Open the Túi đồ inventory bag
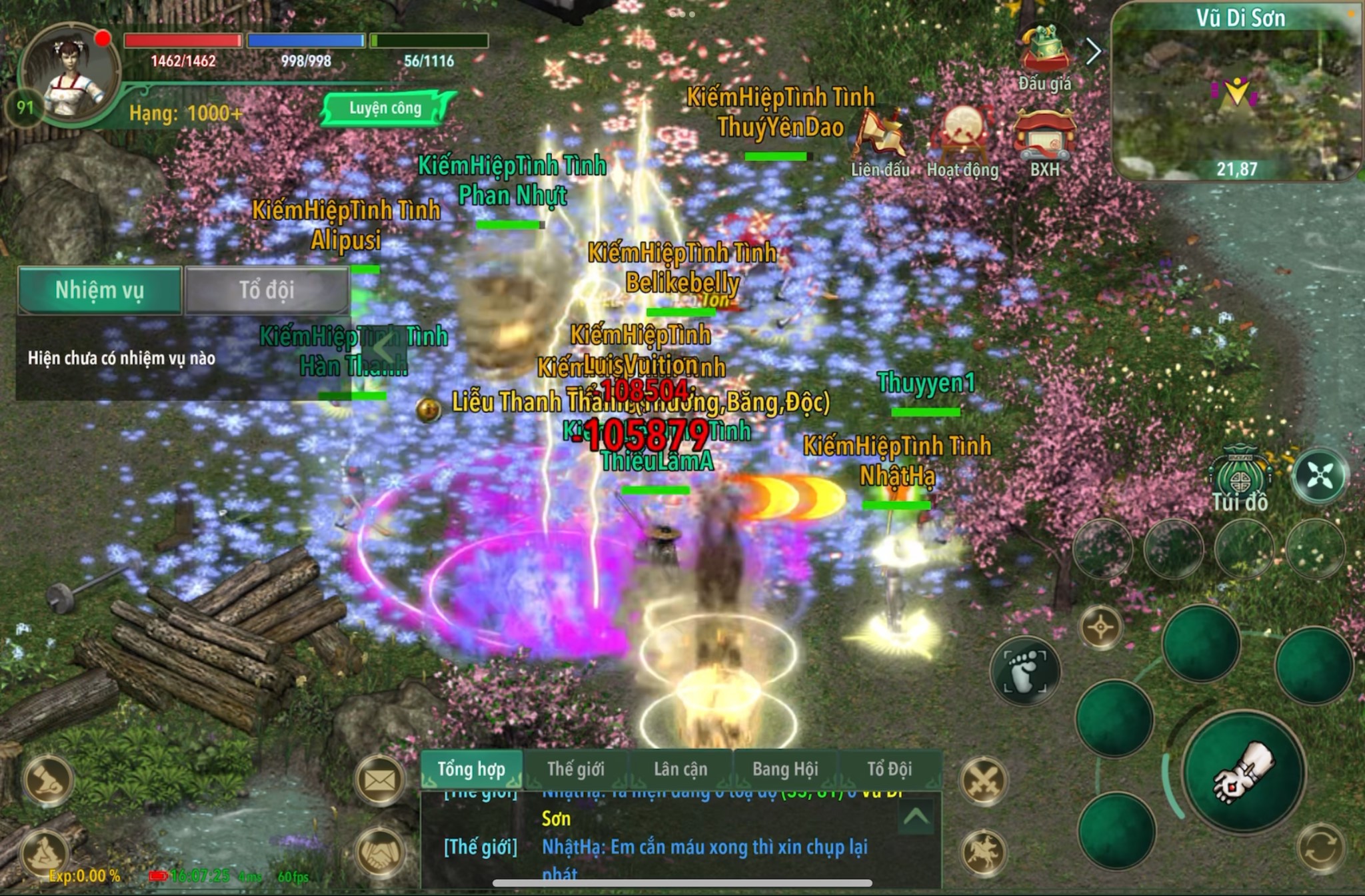The height and width of the screenshot is (896, 1365). click(x=1239, y=480)
